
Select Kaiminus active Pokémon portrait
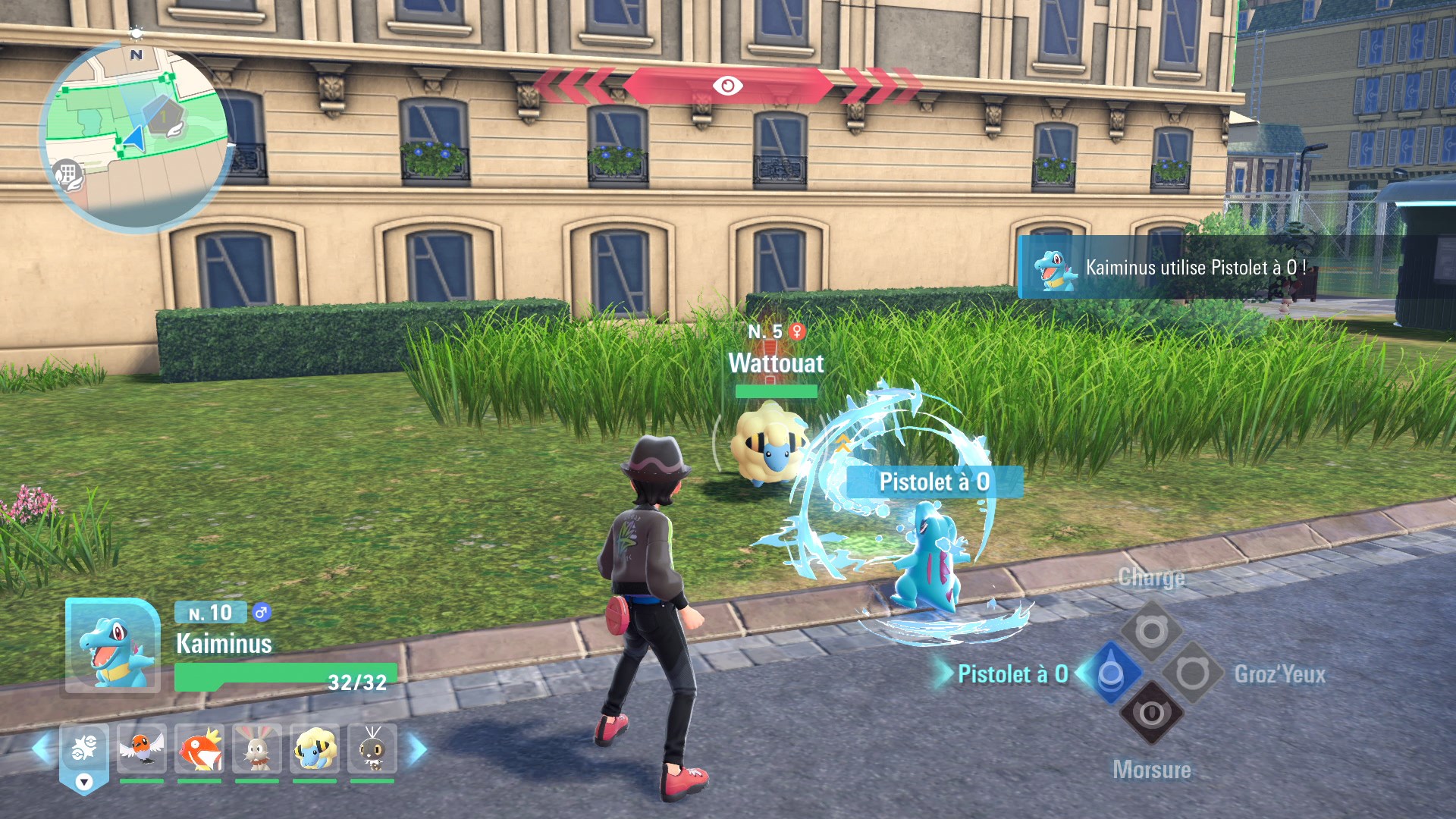click(112, 646)
